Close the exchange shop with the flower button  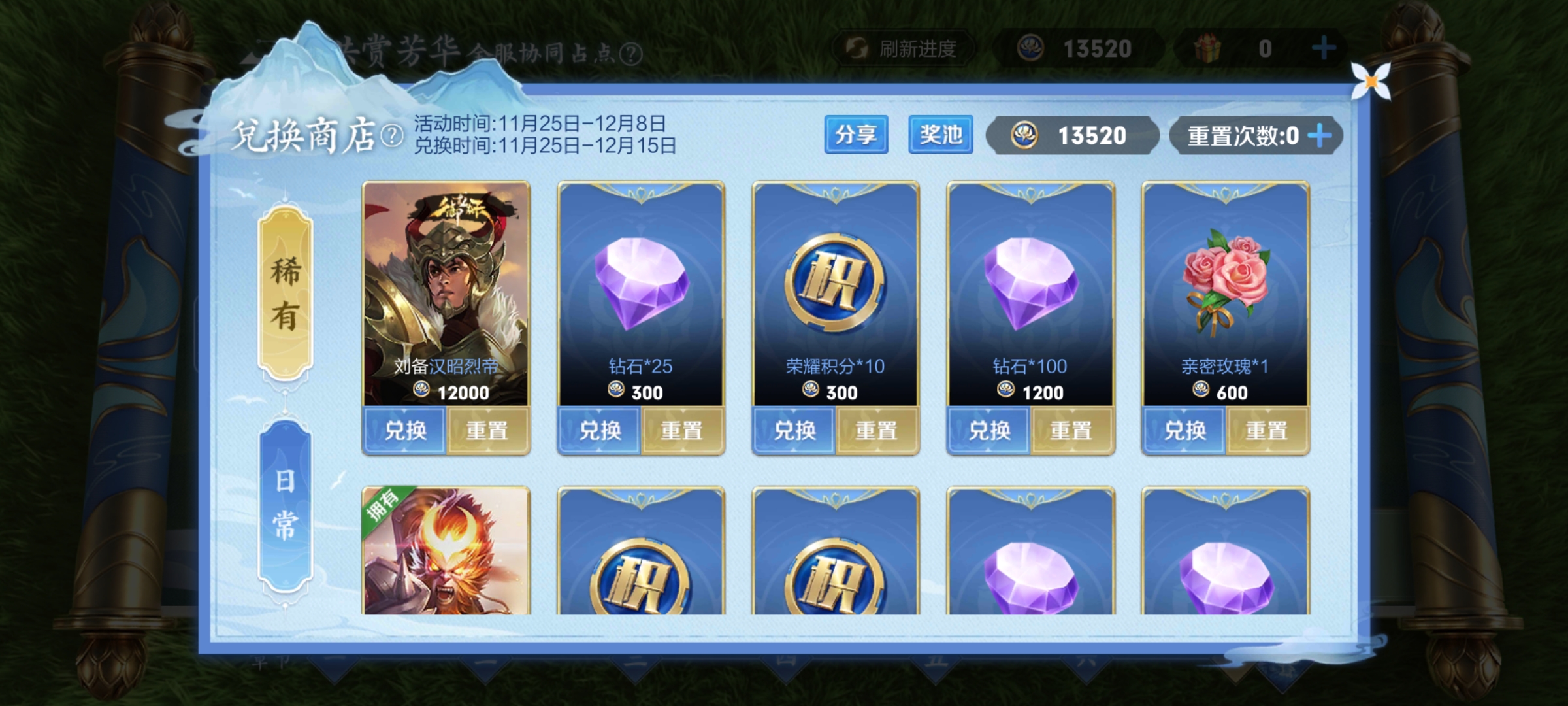[1371, 82]
